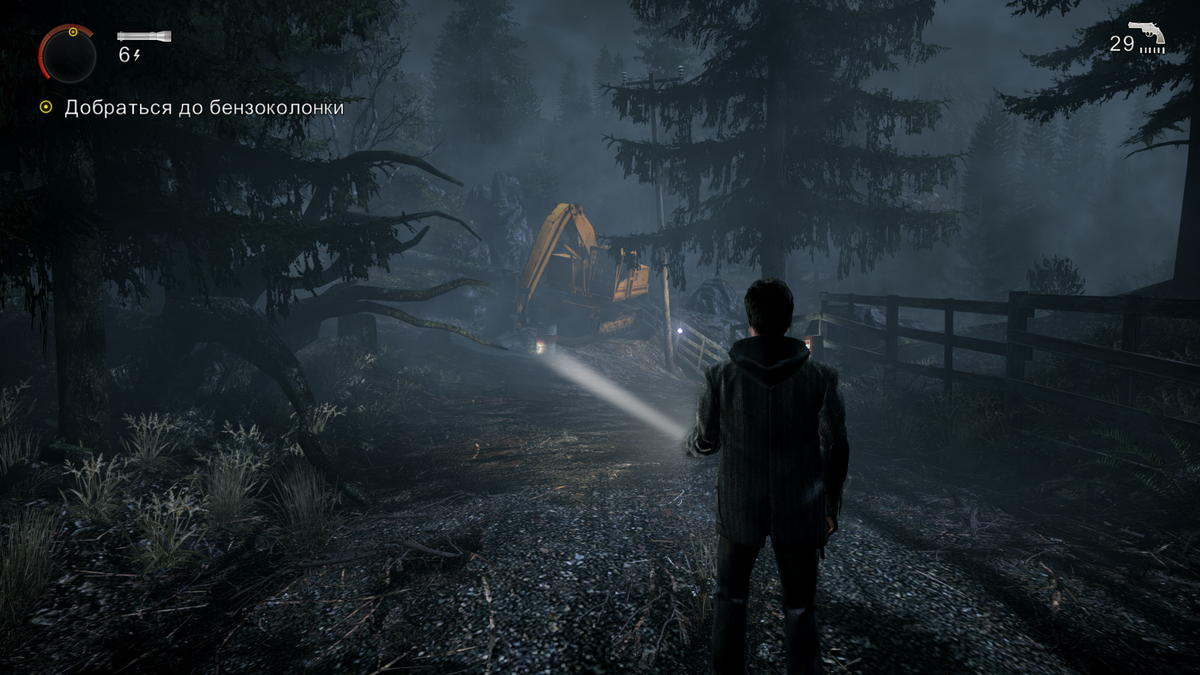Click the objective "Добраться до бензоколонки"
The width and height of the screenshot is (1200, 675).
click(x=204, y=107)
